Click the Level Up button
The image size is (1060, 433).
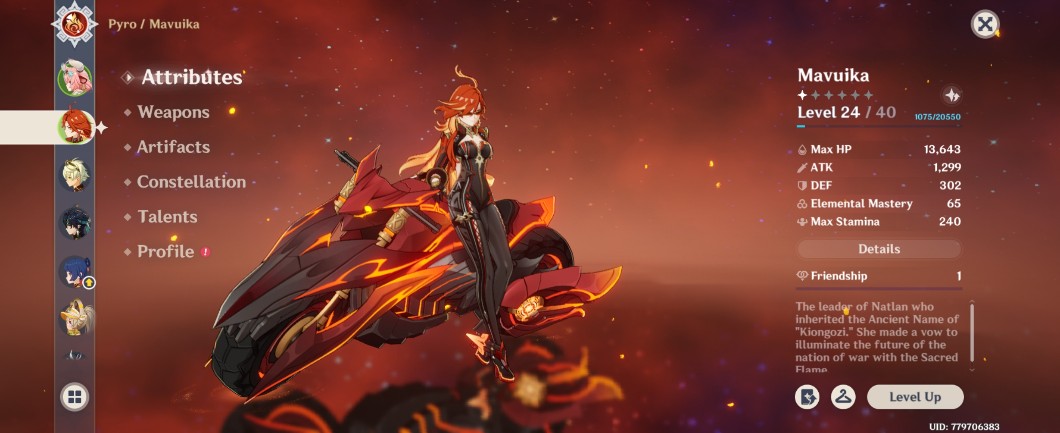click(x=915, y=397)
